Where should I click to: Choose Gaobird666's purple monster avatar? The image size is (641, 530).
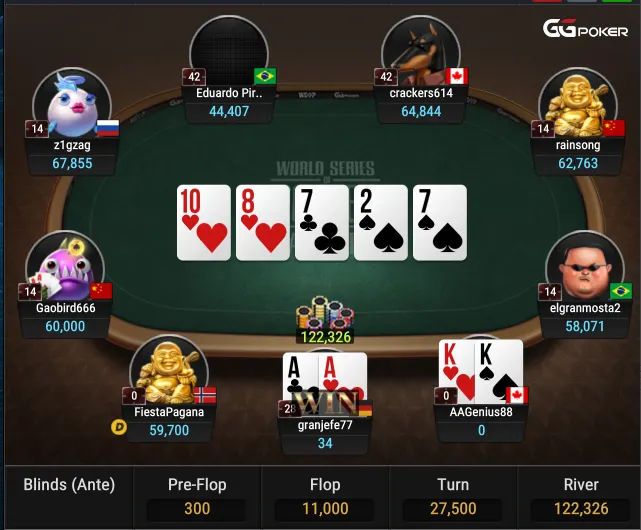coord(64,265)
